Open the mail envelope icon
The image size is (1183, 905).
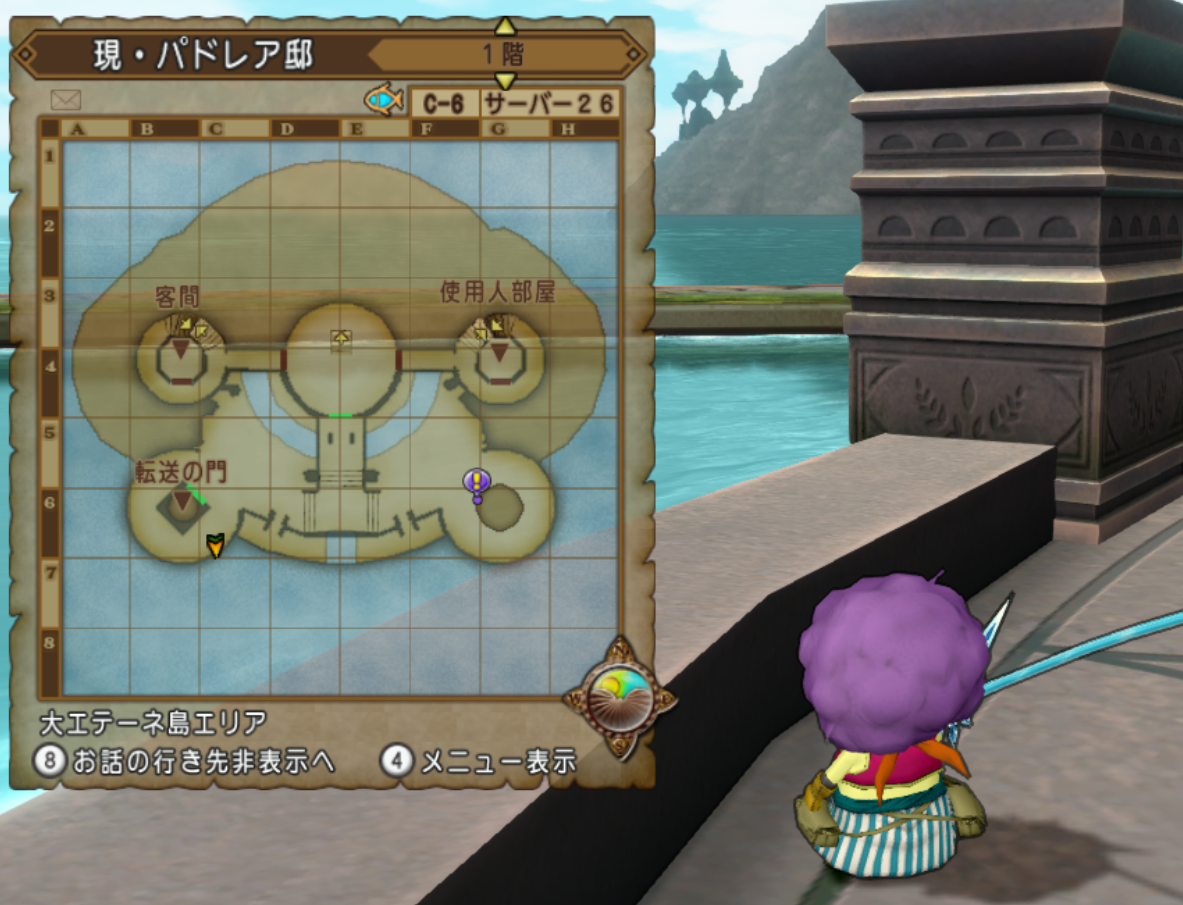coord(65,100)
